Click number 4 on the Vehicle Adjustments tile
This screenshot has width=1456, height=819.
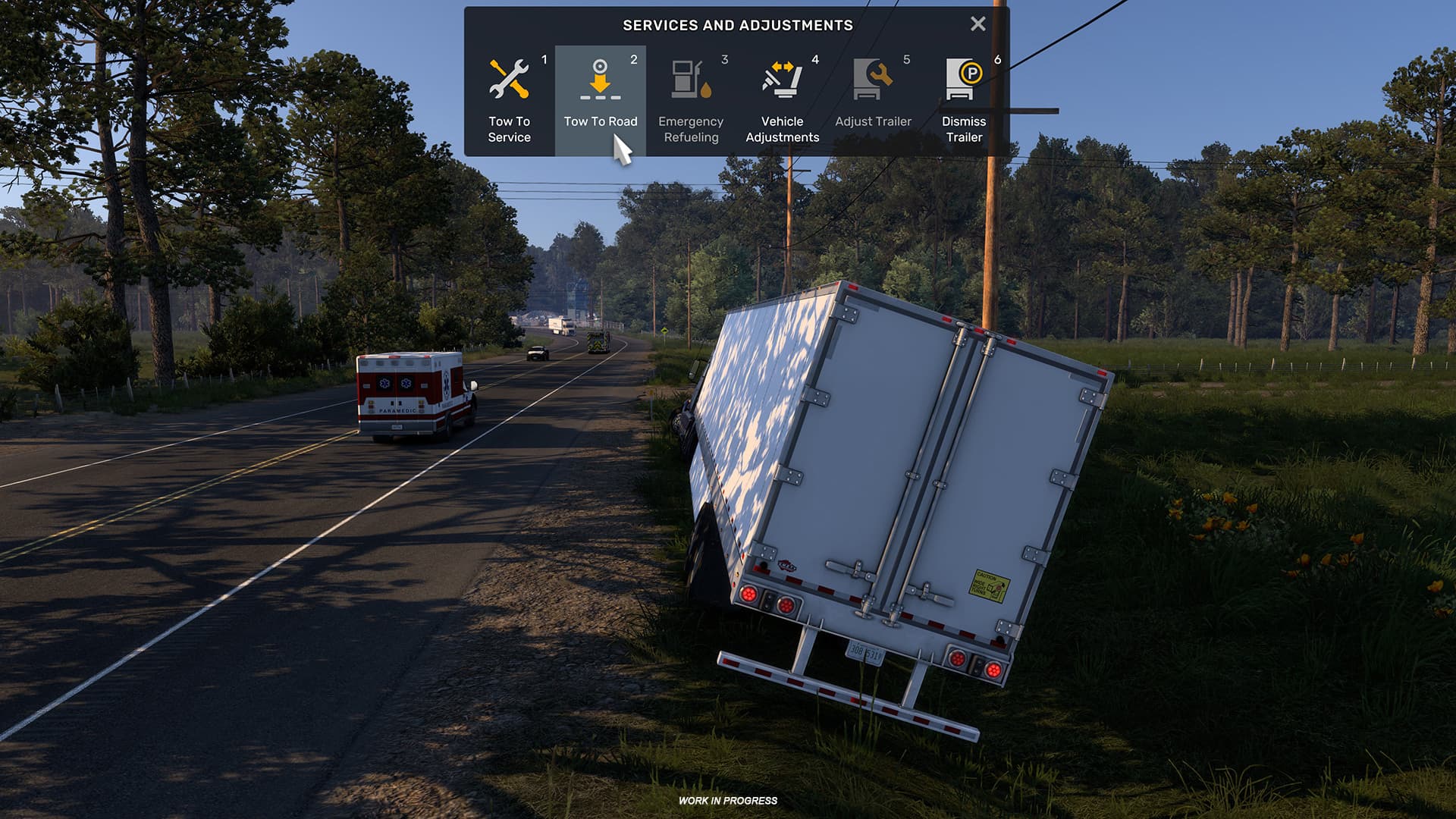pyautogui.click(x=814, y=57)
